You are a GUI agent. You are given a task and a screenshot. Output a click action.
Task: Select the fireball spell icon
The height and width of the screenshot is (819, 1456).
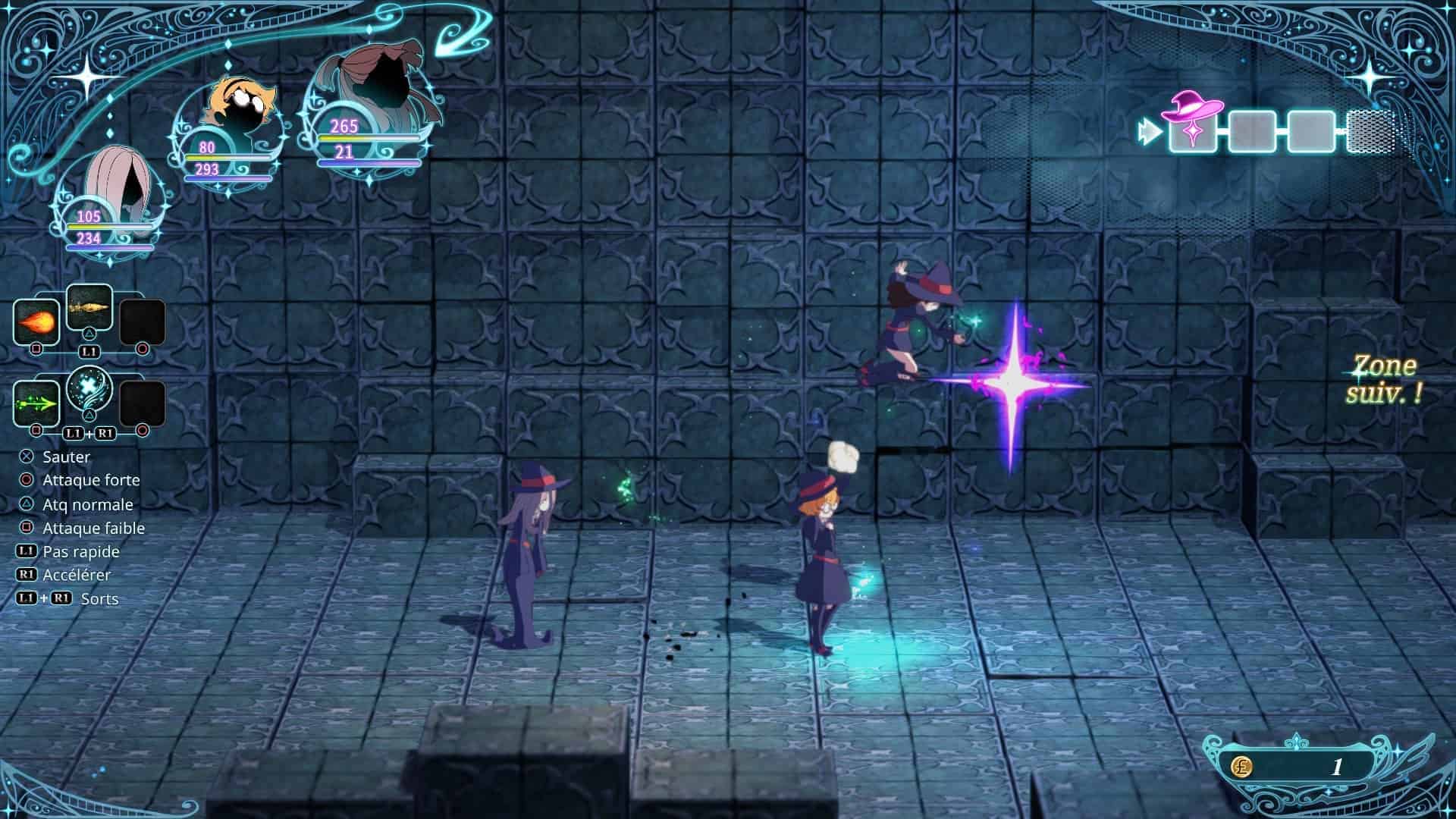(36, 322)
